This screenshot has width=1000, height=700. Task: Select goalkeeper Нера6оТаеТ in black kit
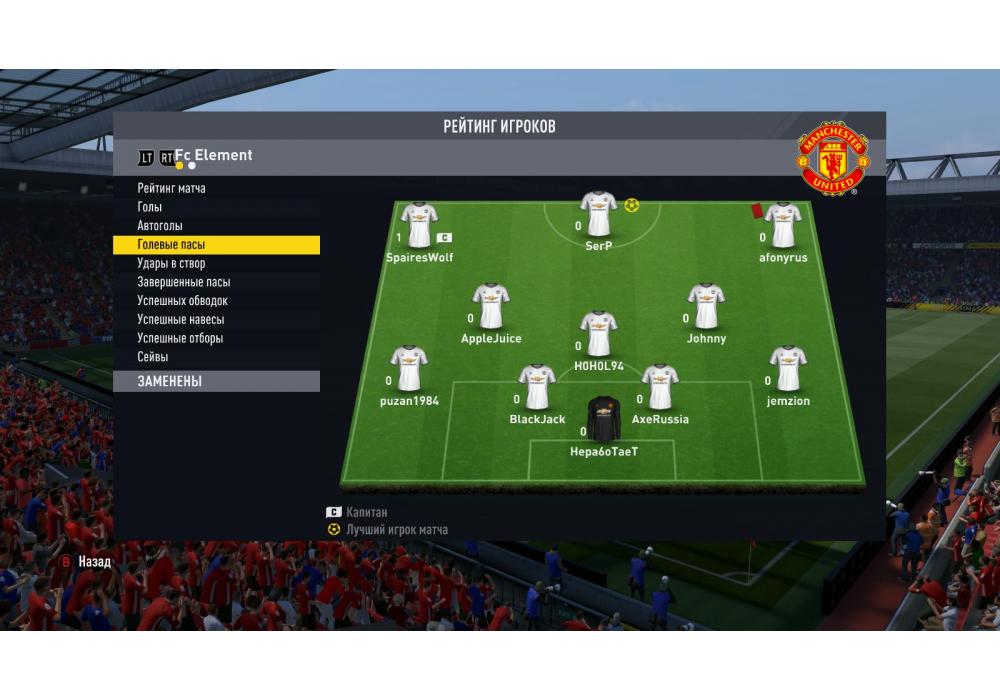coord(603,419)
